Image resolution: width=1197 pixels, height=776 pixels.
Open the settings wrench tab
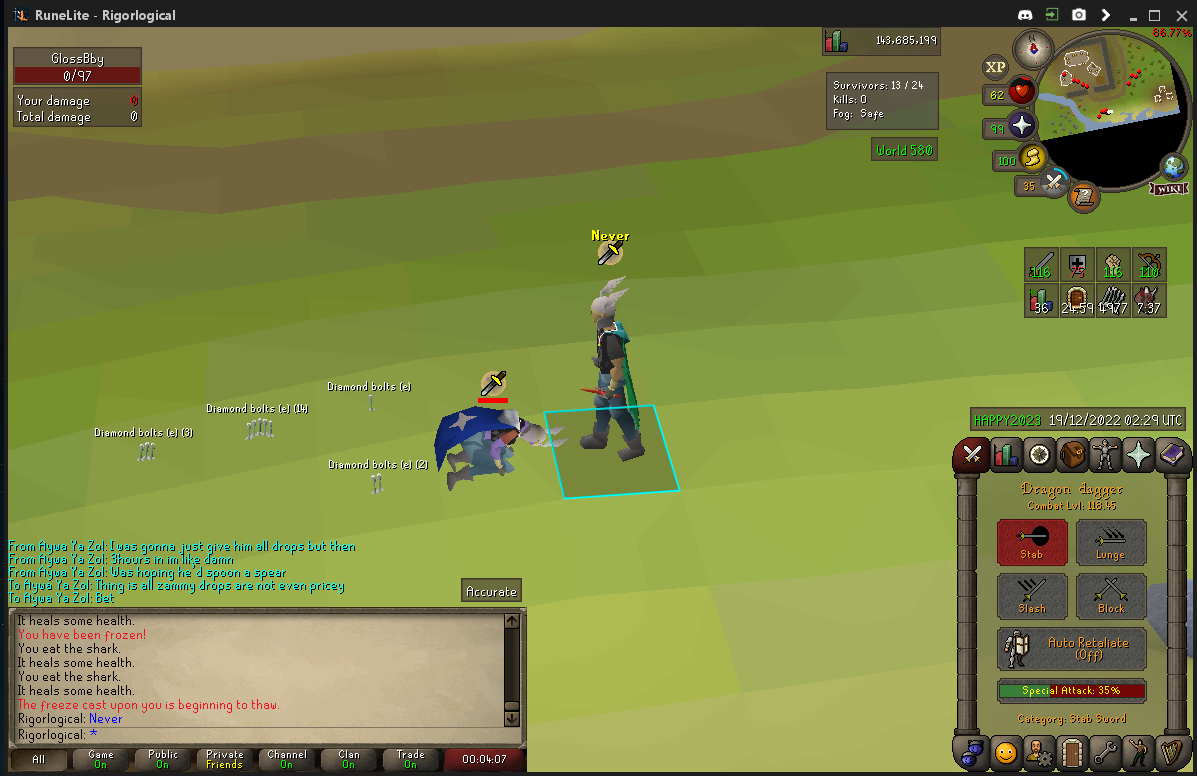pos(1106,750)
